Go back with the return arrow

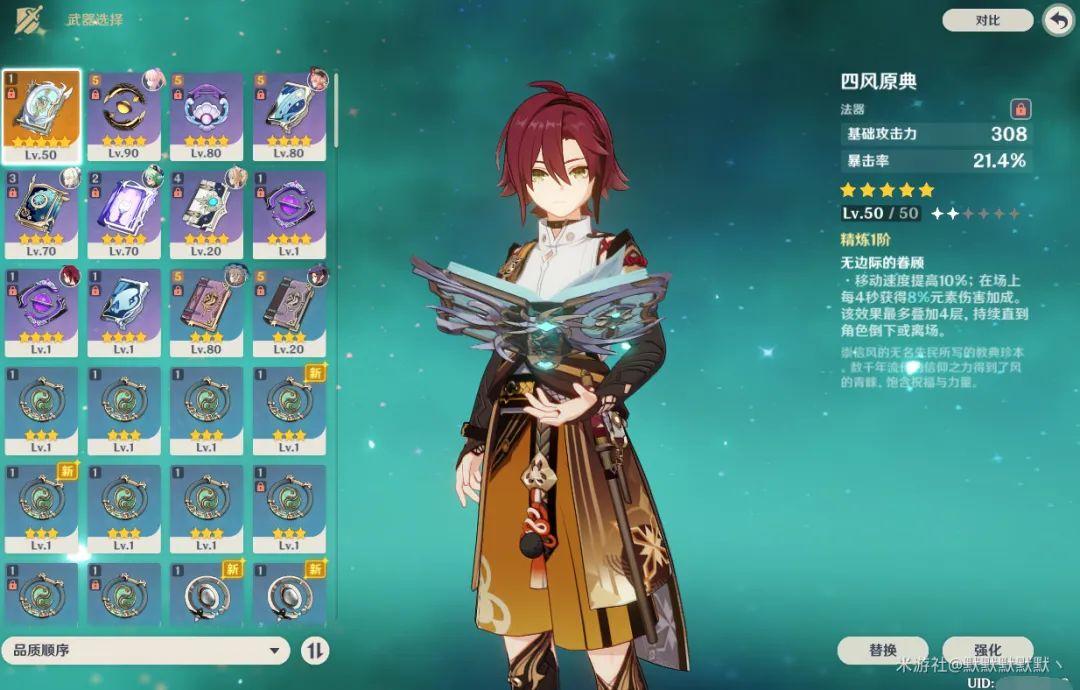click(1057, 20)
